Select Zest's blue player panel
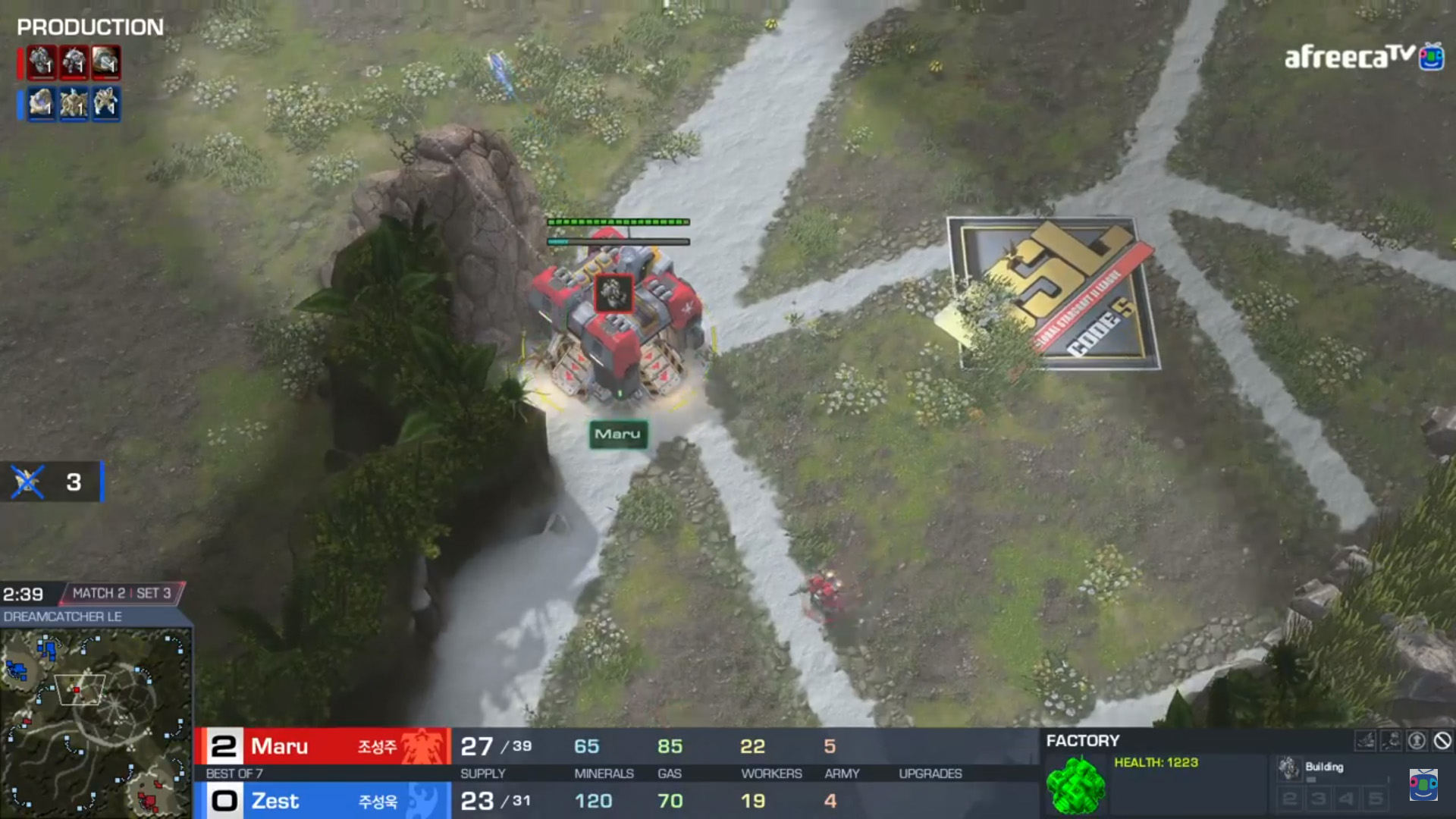 pyautogui.click(x=323, y=801)
